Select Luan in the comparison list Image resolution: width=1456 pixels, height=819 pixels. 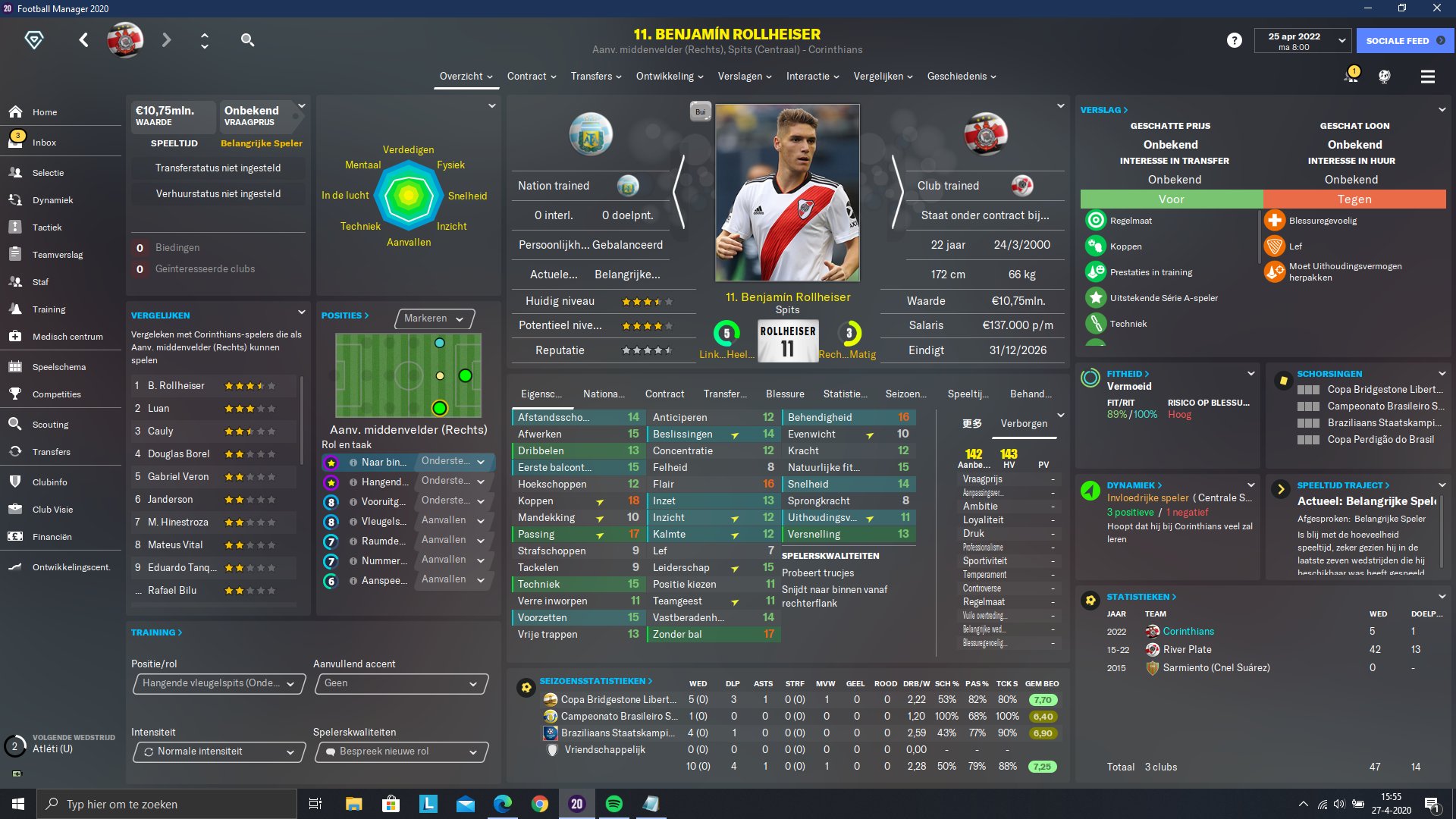[158, 409]
